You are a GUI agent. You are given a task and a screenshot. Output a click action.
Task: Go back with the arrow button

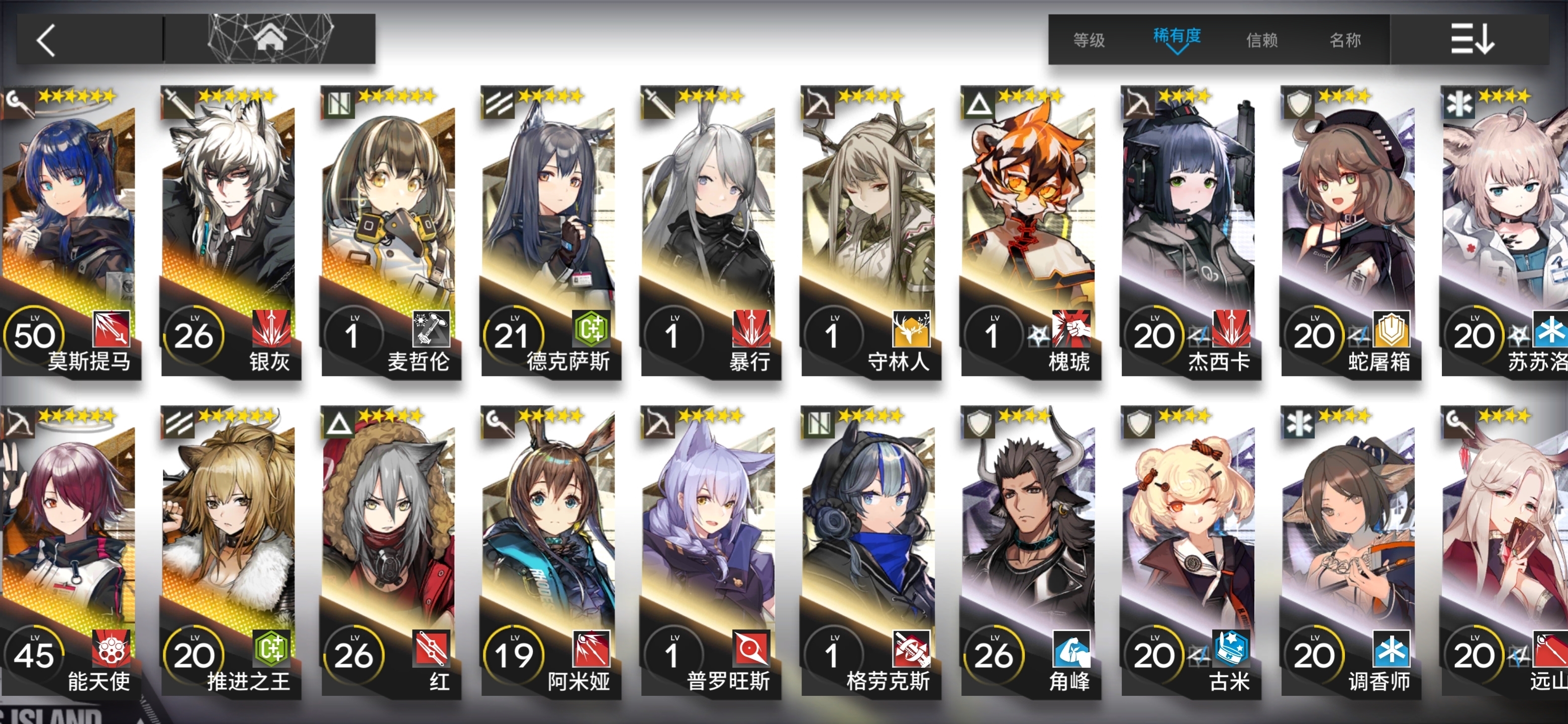coord(47,40)
